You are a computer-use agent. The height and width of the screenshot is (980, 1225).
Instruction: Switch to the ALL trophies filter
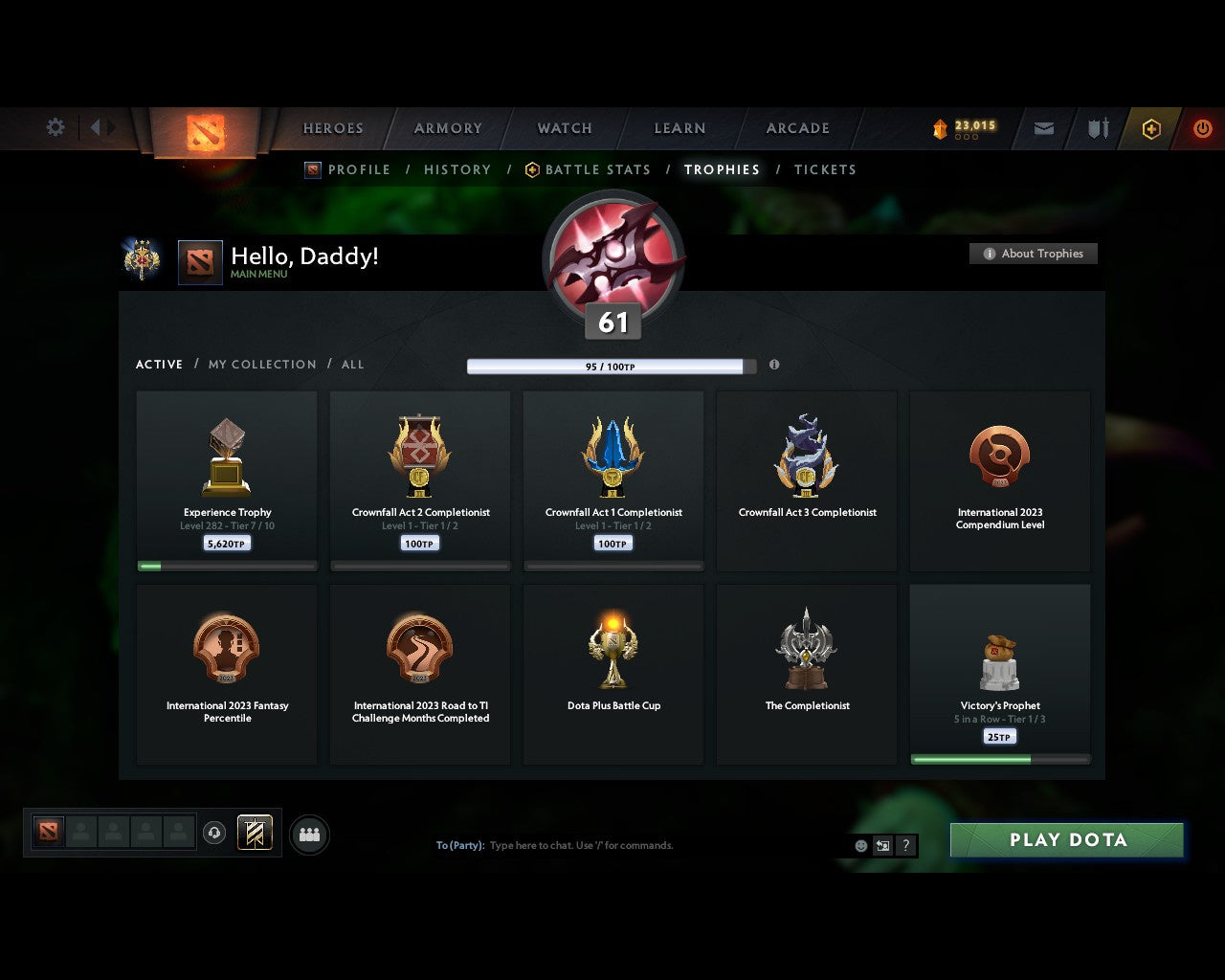coord(352,364)
